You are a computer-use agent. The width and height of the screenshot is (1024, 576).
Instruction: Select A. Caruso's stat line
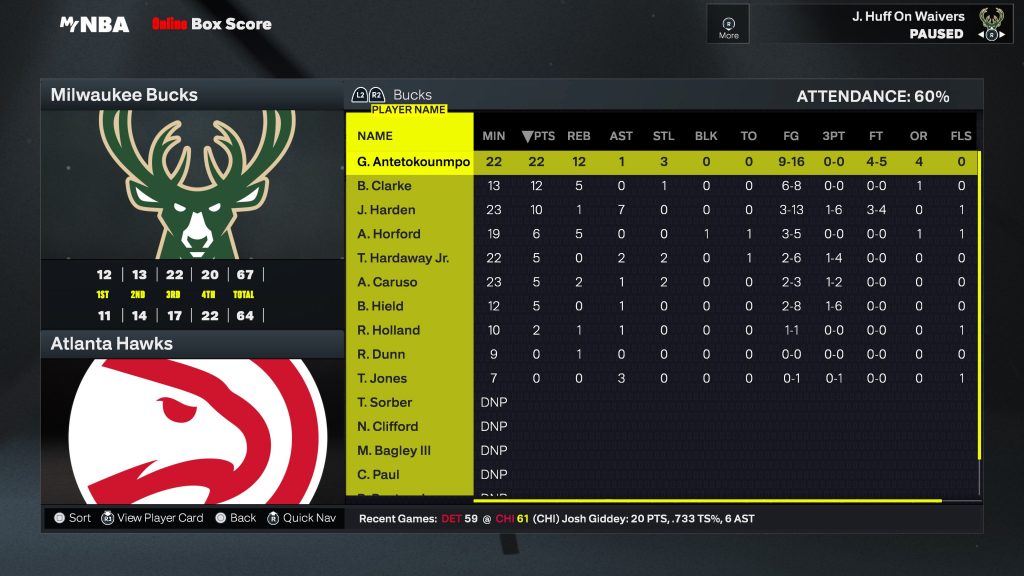click(x=387, y=282)
